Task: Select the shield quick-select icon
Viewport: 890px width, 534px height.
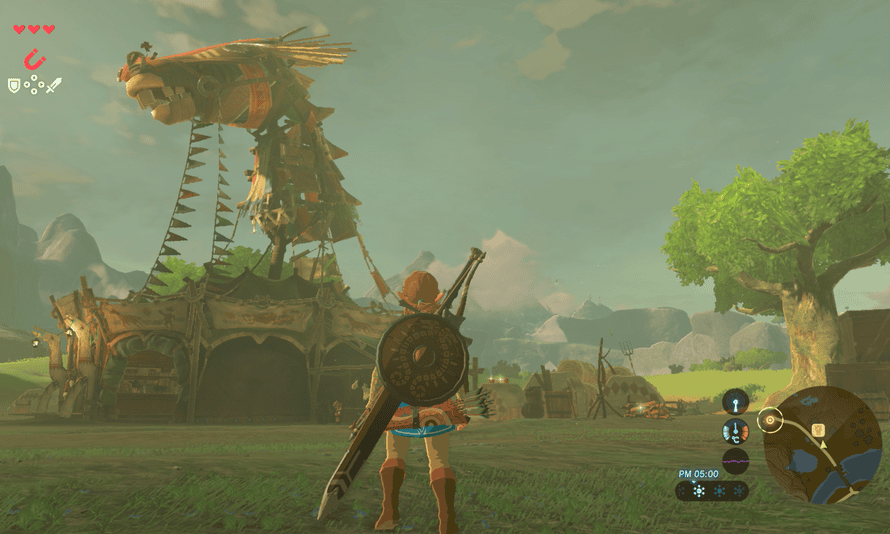Action: coord(14,86)
